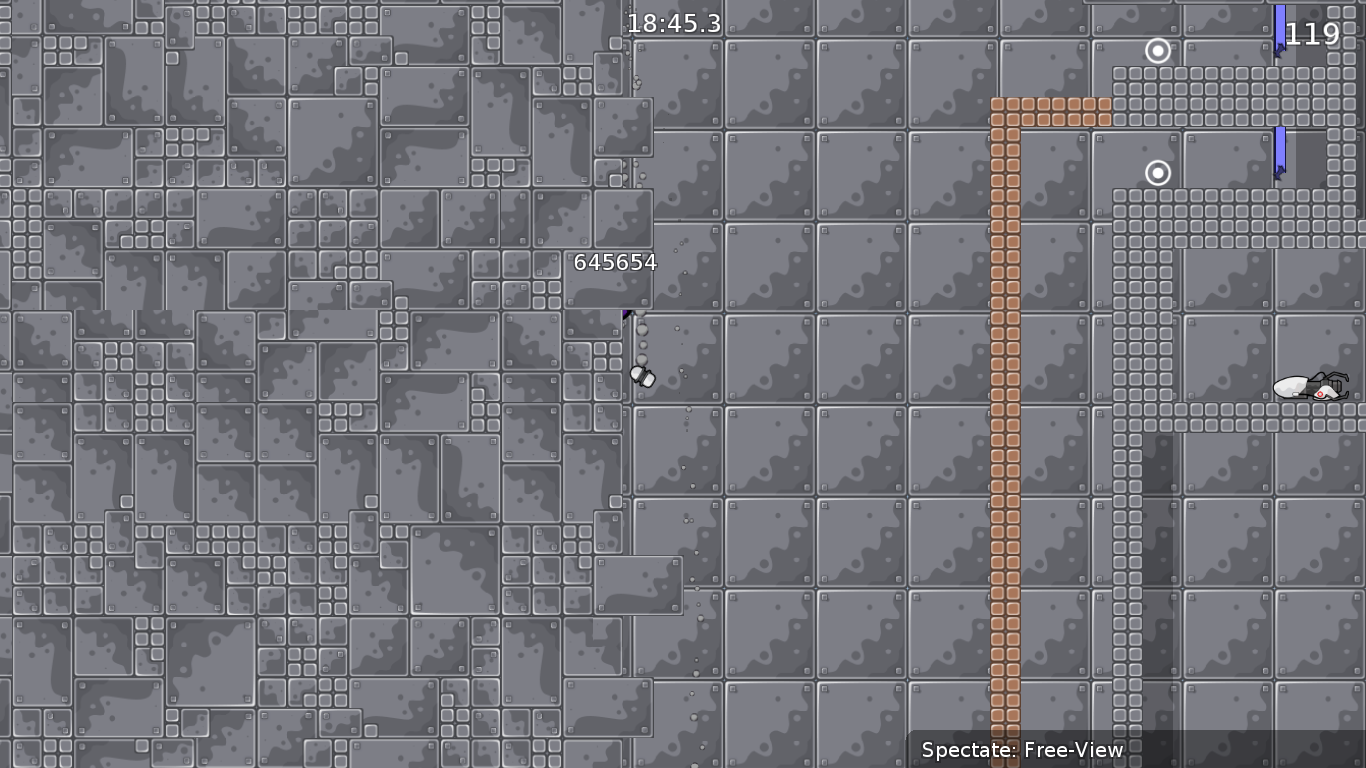
Task: Click the lower bullseye target icon
Action: 1157,173
